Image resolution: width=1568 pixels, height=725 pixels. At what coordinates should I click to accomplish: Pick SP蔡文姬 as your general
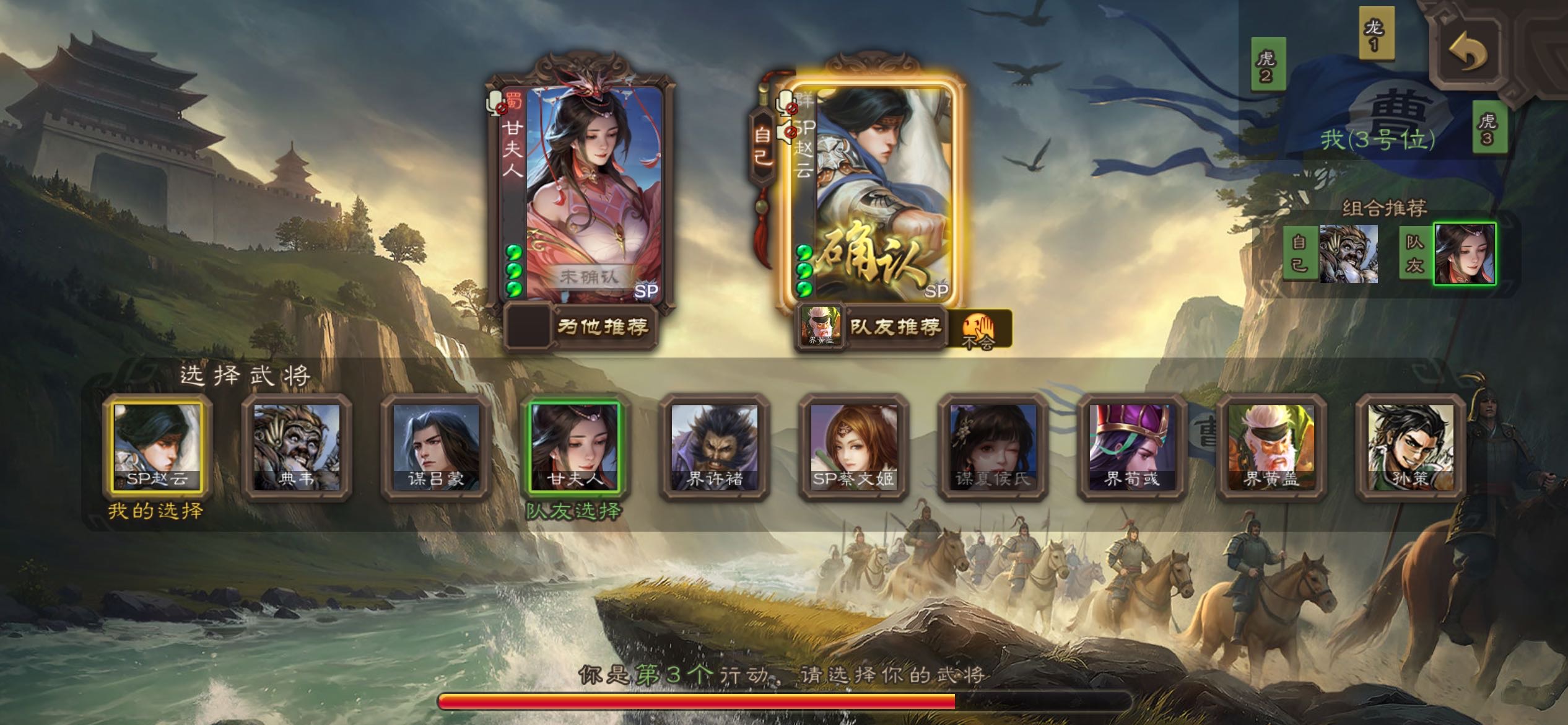pos(853,446)
